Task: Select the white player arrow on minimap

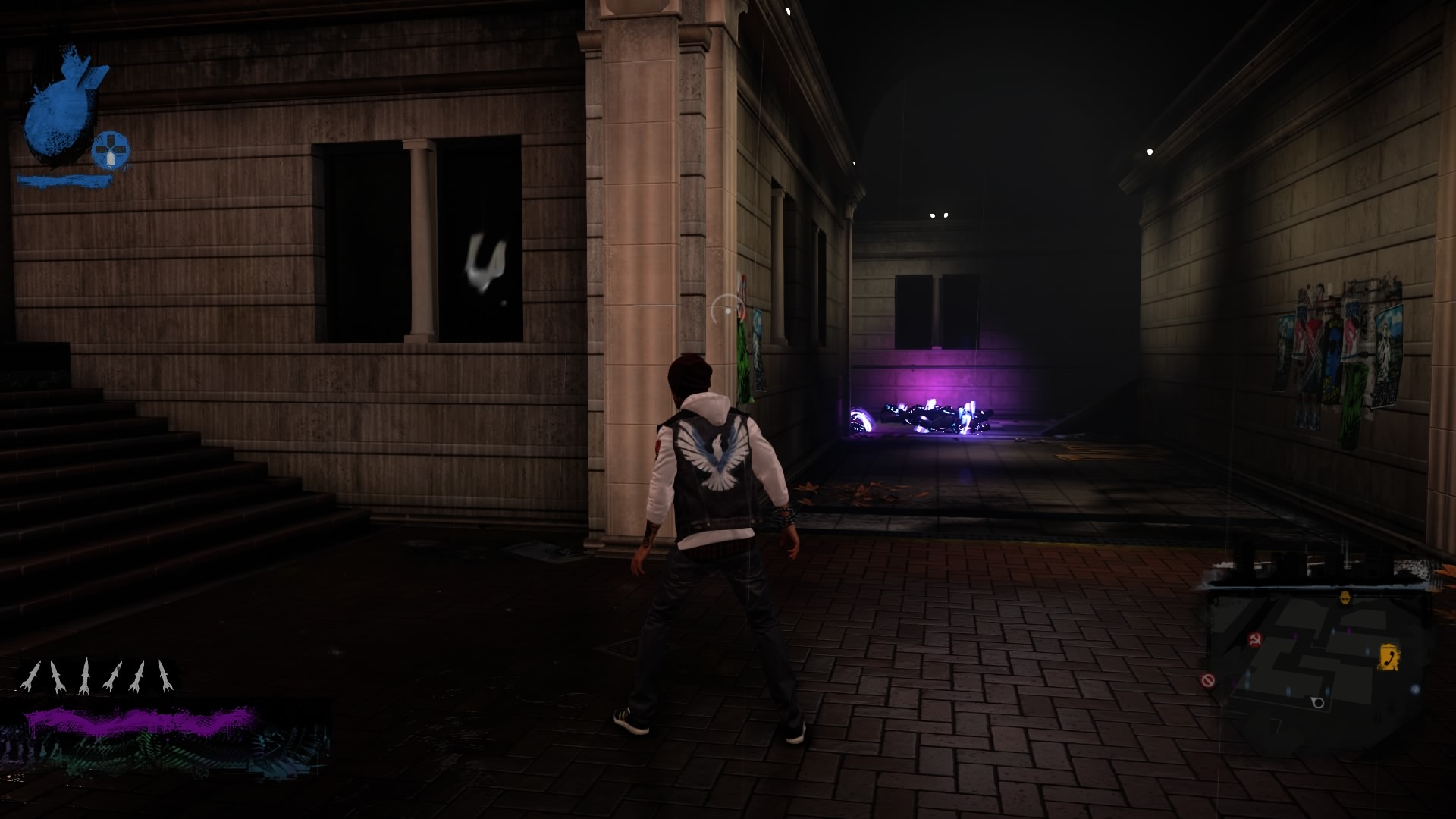Action: tap(1317, 703)
